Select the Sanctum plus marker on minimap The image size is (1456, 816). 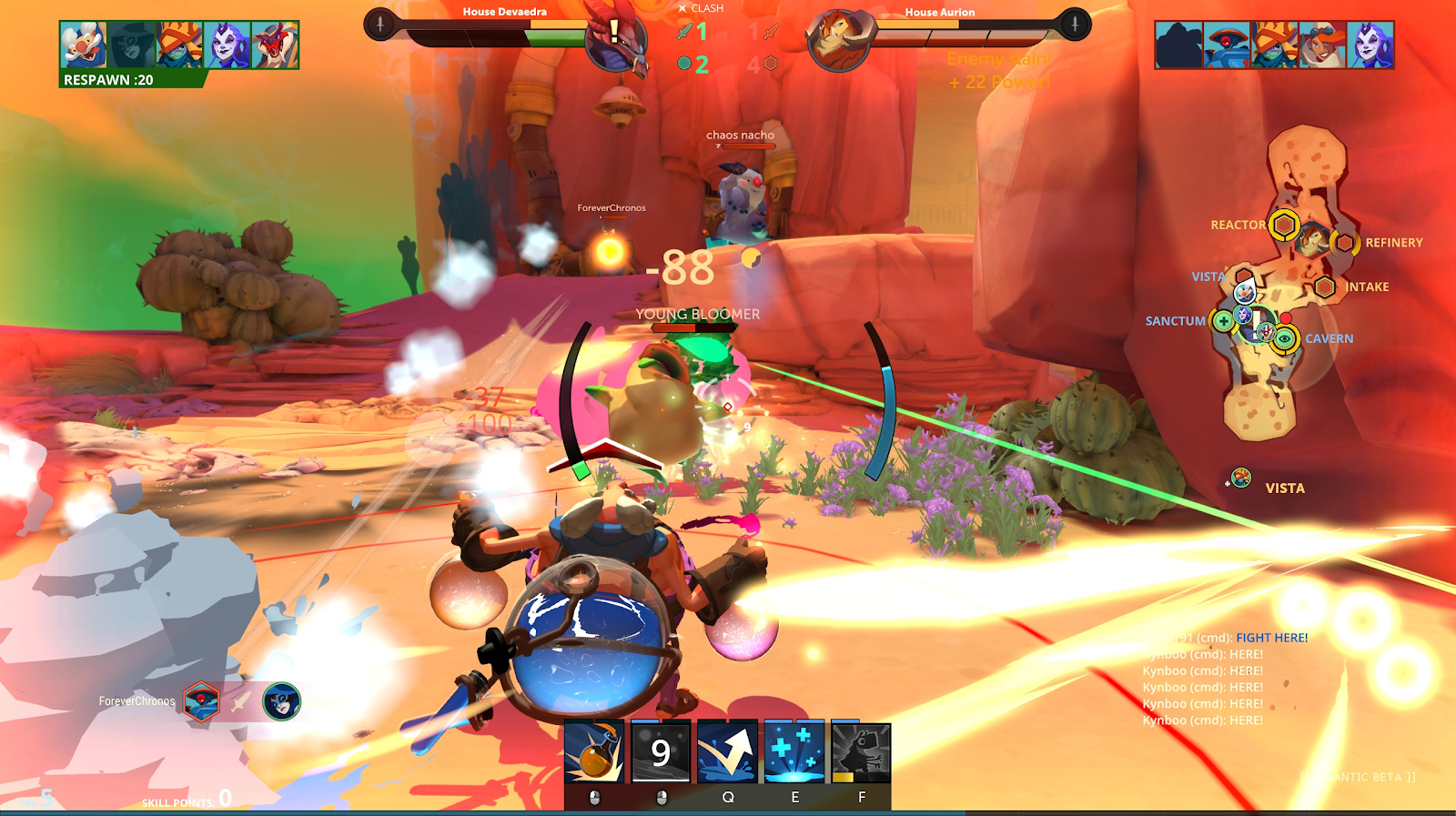(1223, 320)
